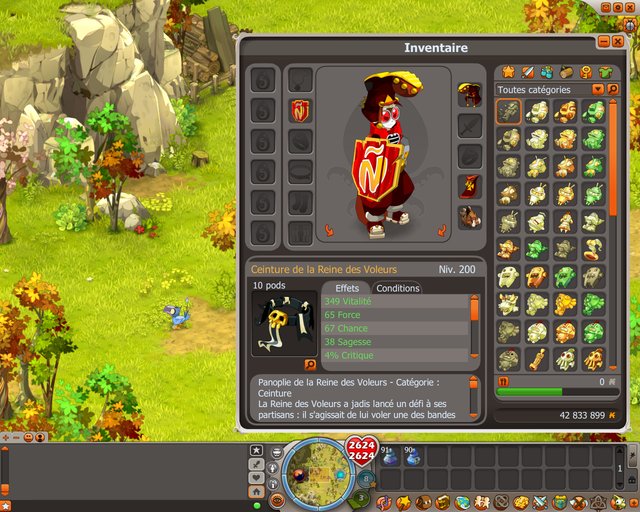Show the star filter for all items

click(507, 72)
